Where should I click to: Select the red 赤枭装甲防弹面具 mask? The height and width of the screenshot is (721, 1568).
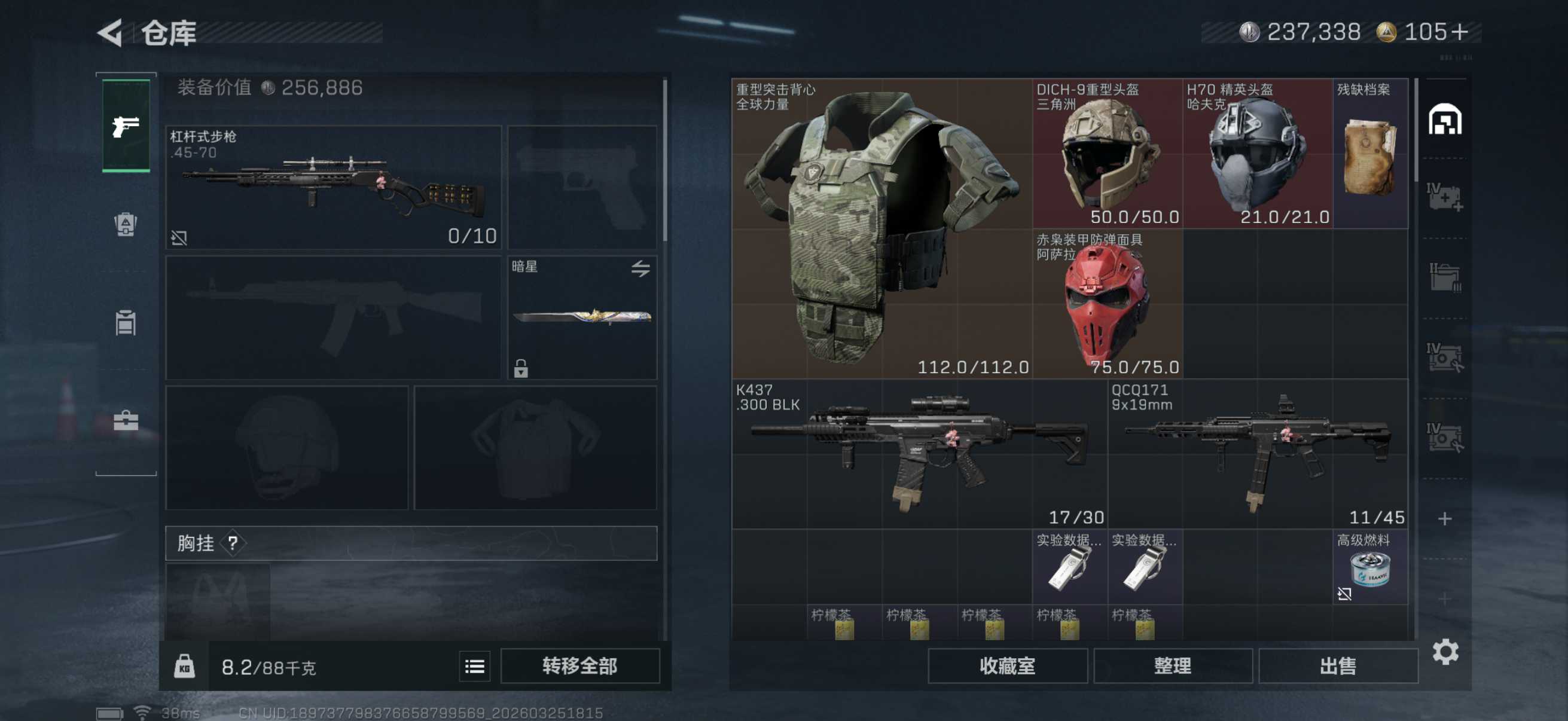(1106, 304)
